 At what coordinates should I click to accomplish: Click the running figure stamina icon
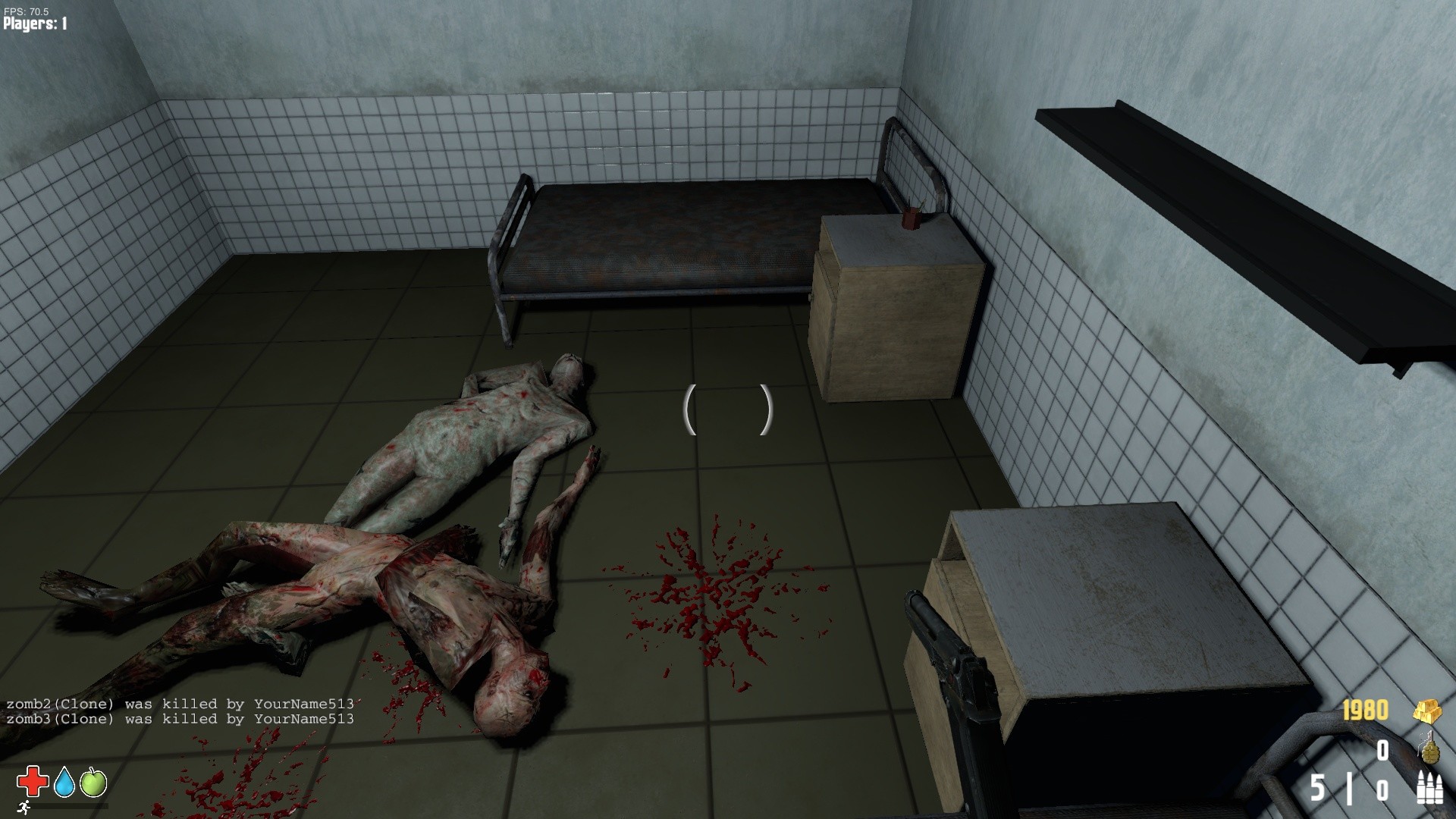(24, 808)
